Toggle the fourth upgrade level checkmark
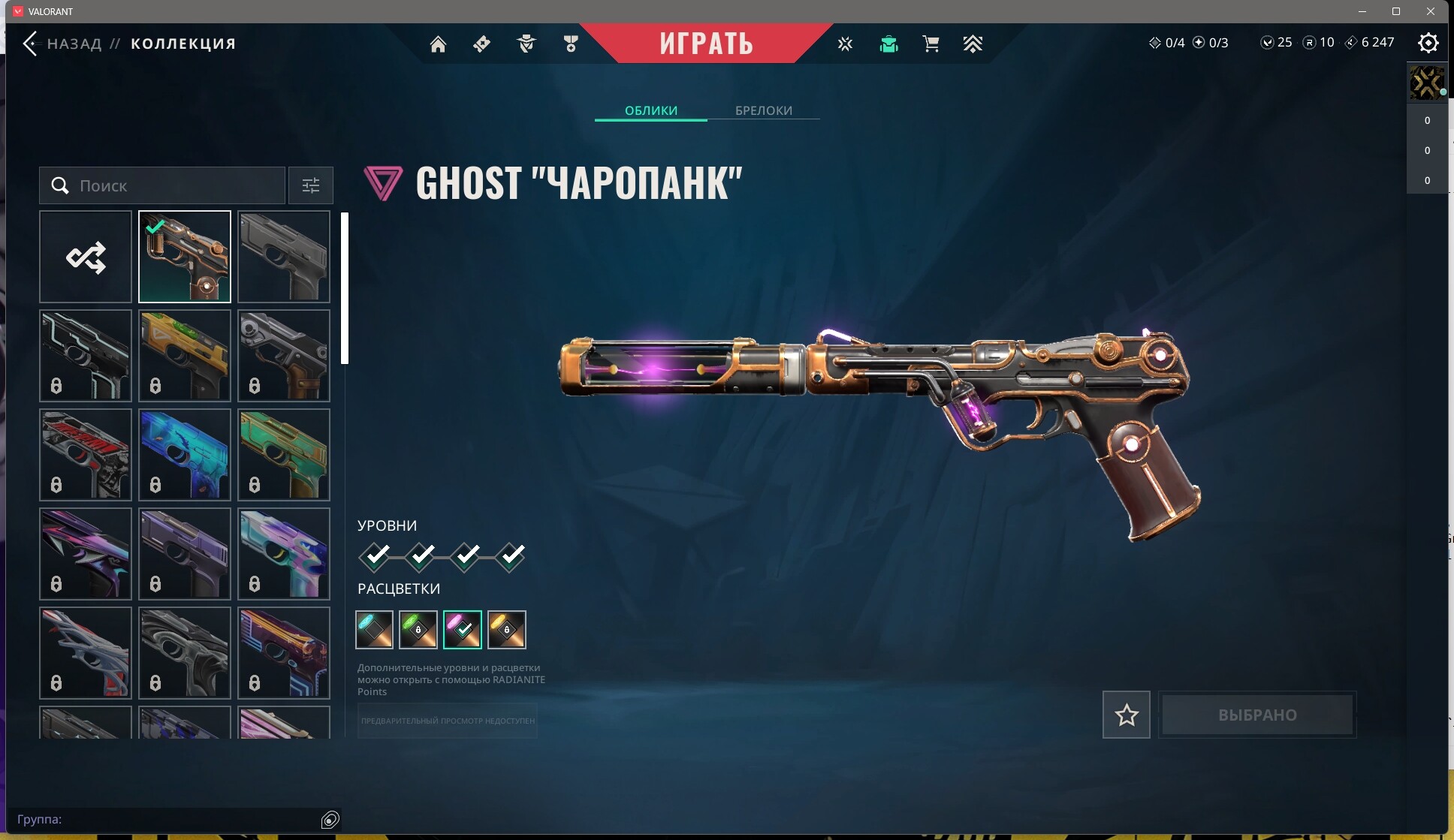 coord(511,555)
